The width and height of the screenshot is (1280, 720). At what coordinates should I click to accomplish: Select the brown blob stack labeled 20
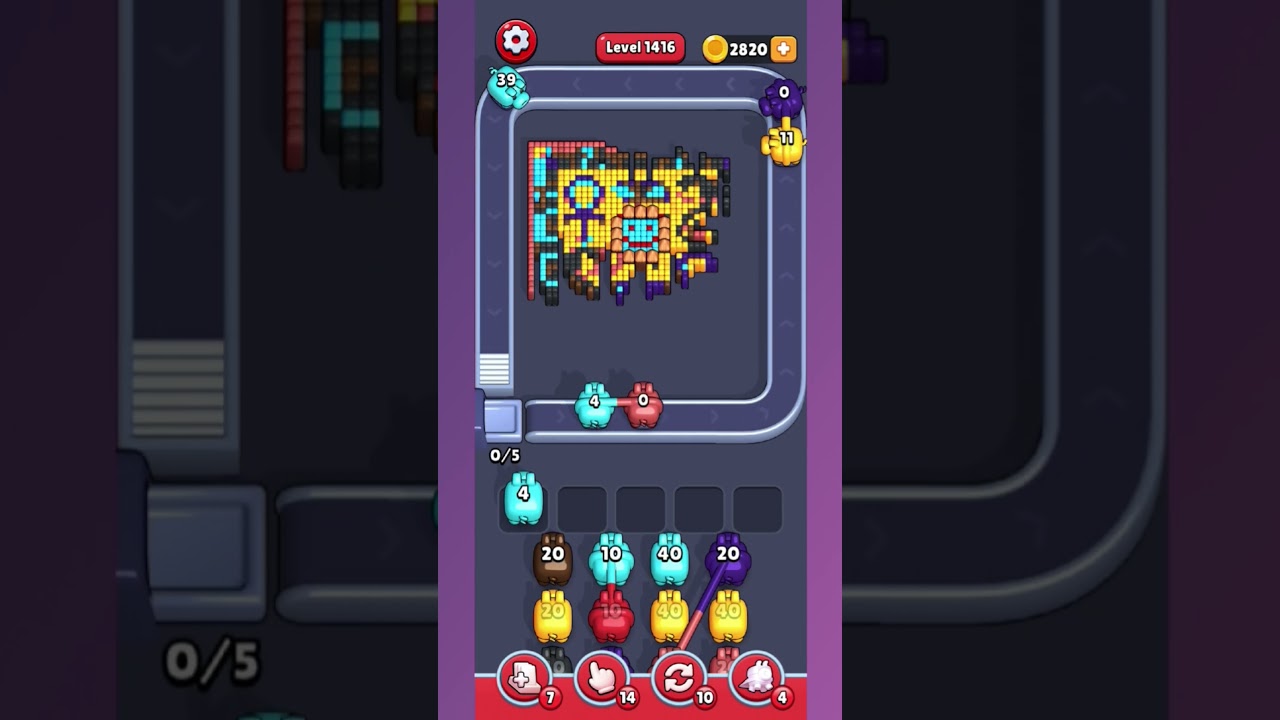[551, 560]
